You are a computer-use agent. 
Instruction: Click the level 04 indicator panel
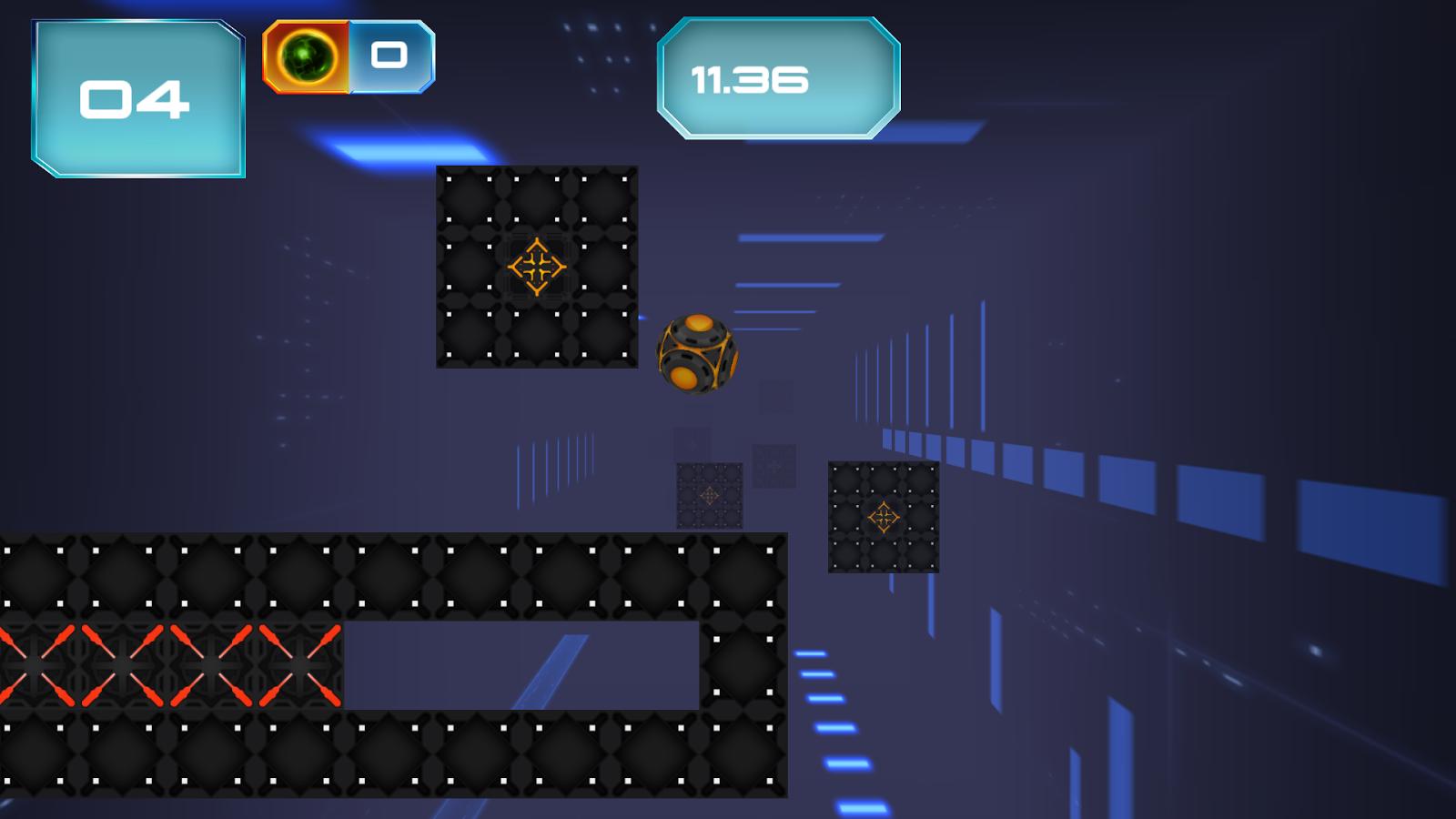pos(136,98)
